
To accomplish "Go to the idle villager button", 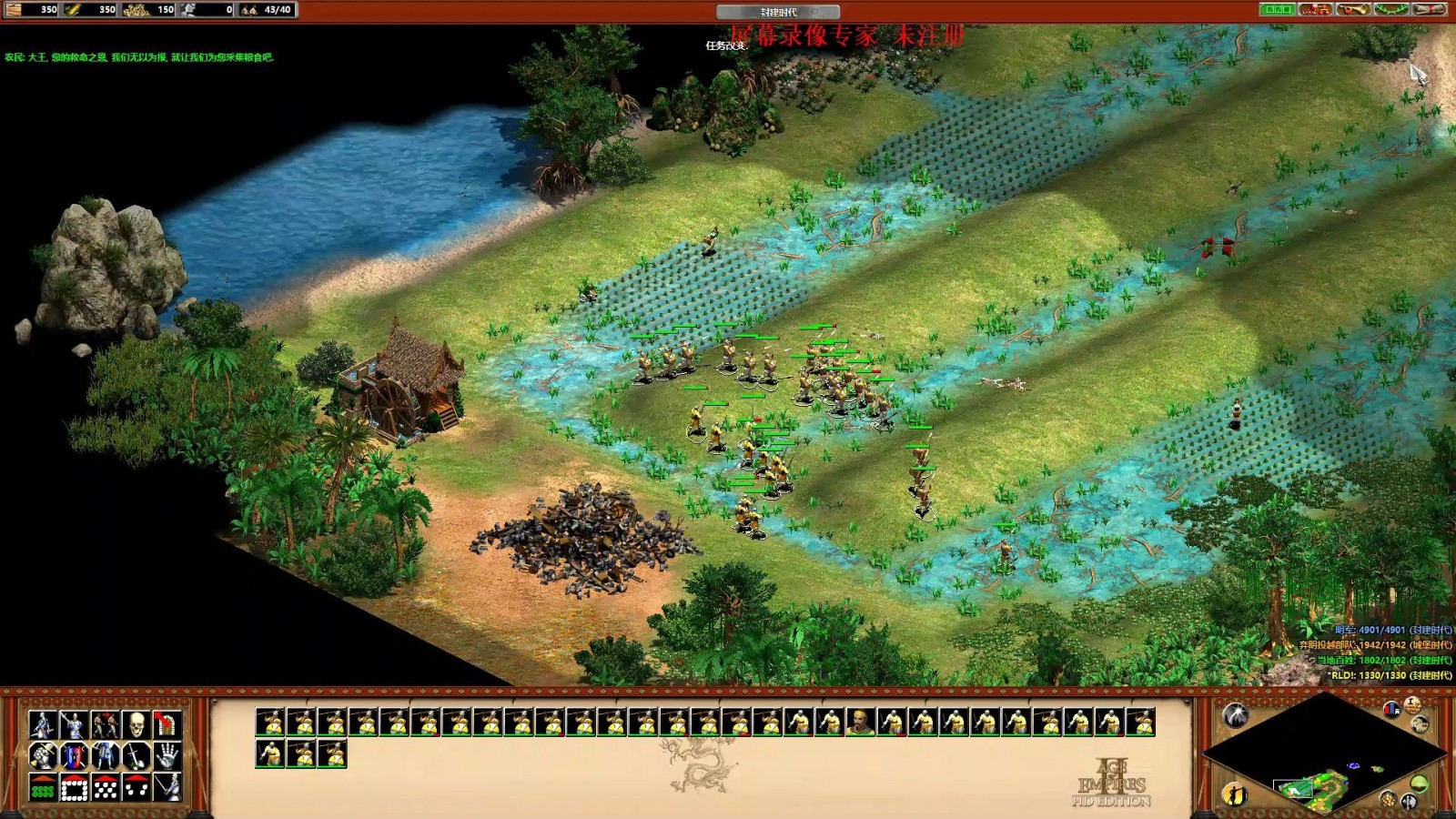I will [x=1234, y=794].
